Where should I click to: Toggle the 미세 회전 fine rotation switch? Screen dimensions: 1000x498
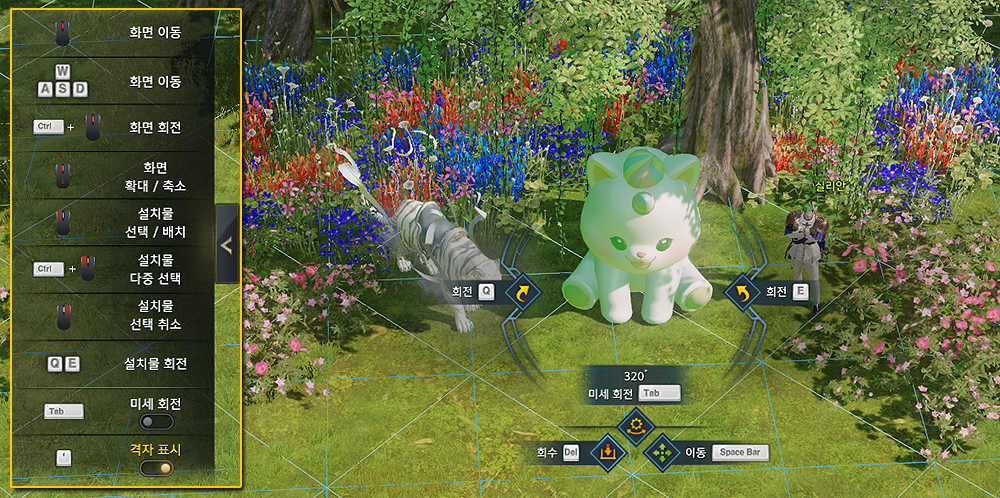click(157, 422)
